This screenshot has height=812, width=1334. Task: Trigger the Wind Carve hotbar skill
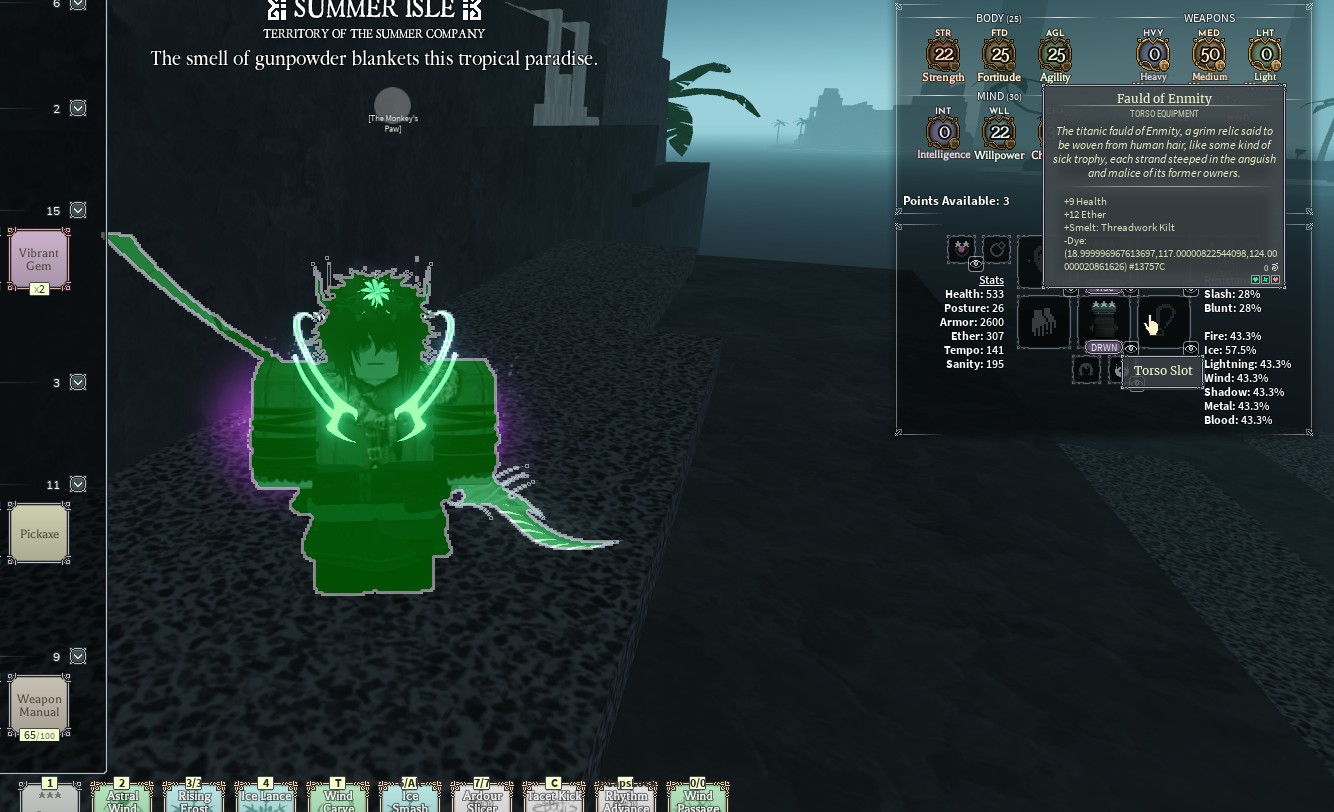(338, 798)
